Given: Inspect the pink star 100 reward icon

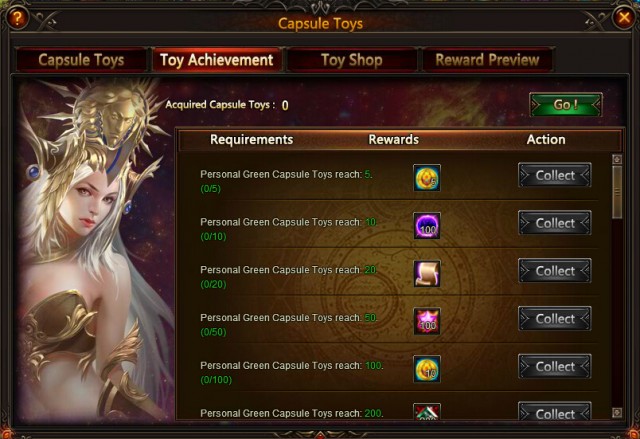Looking at the screenshot, I should (427, 321).
